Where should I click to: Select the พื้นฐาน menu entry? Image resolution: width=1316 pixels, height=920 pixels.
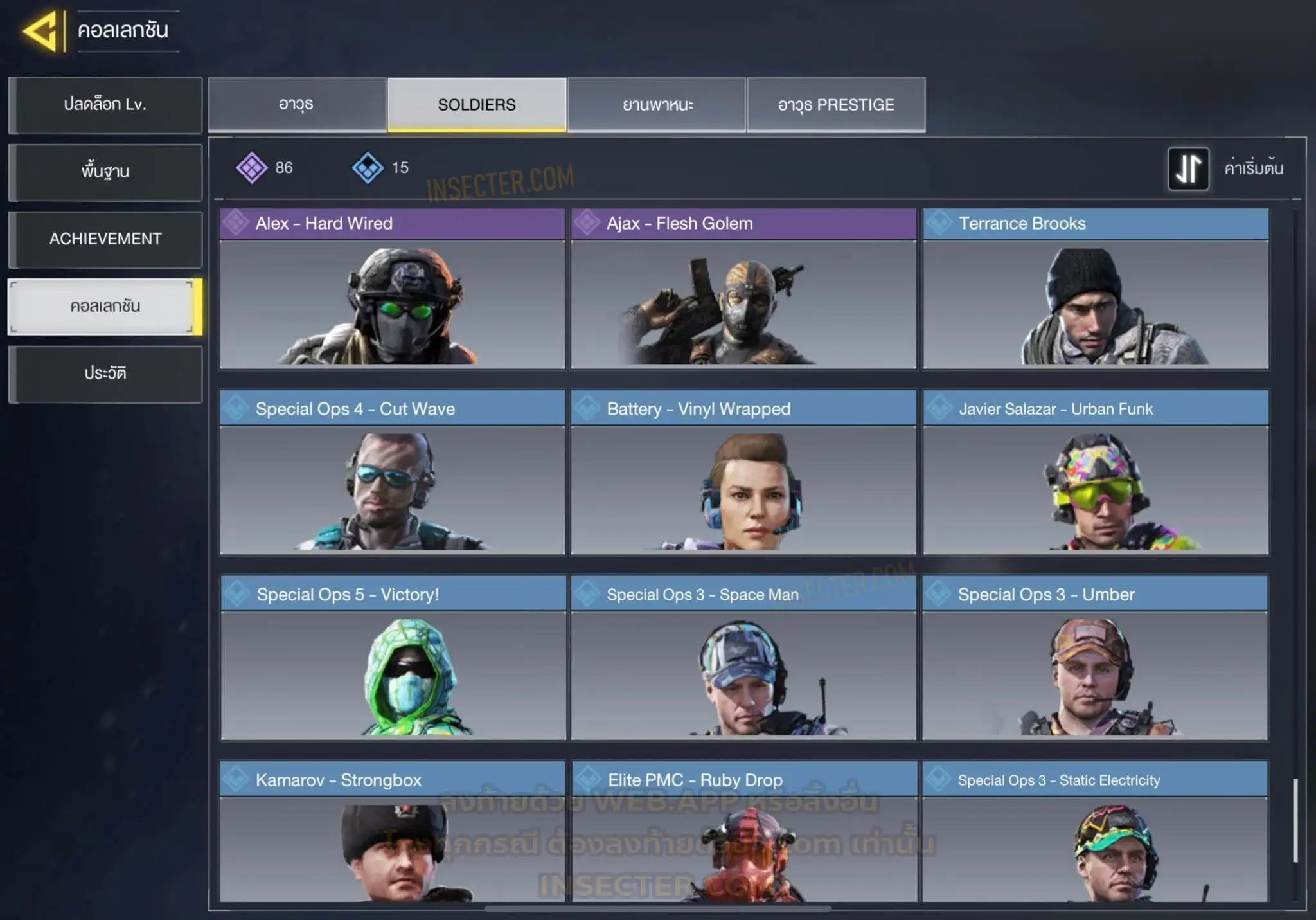click(105, 172)
